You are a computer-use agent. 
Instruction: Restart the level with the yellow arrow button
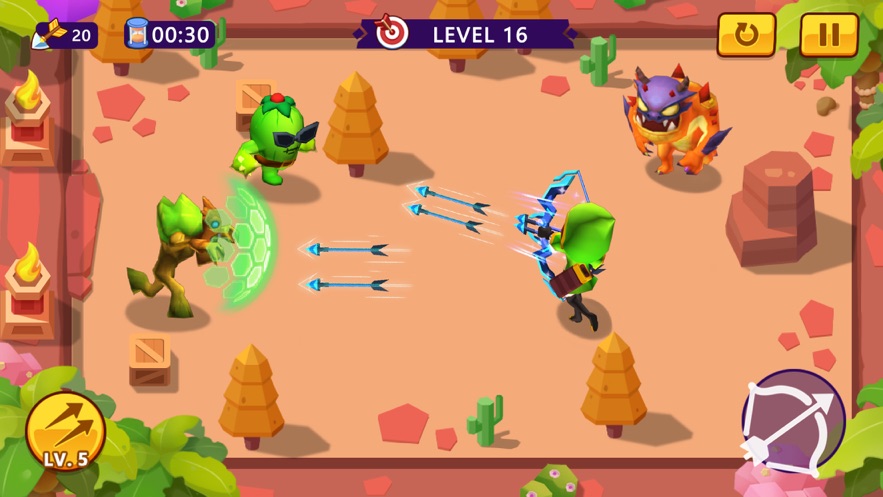point(746,35)
